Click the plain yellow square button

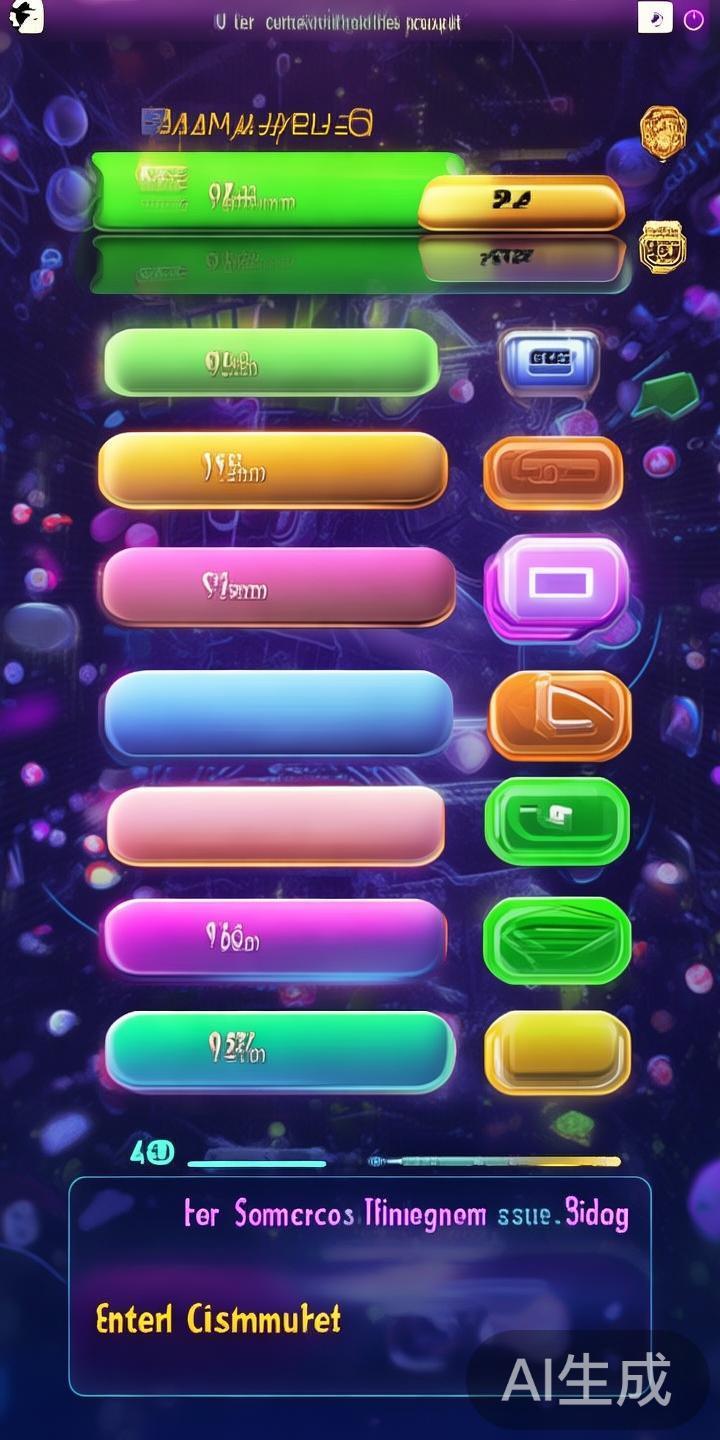(557, 1052)
